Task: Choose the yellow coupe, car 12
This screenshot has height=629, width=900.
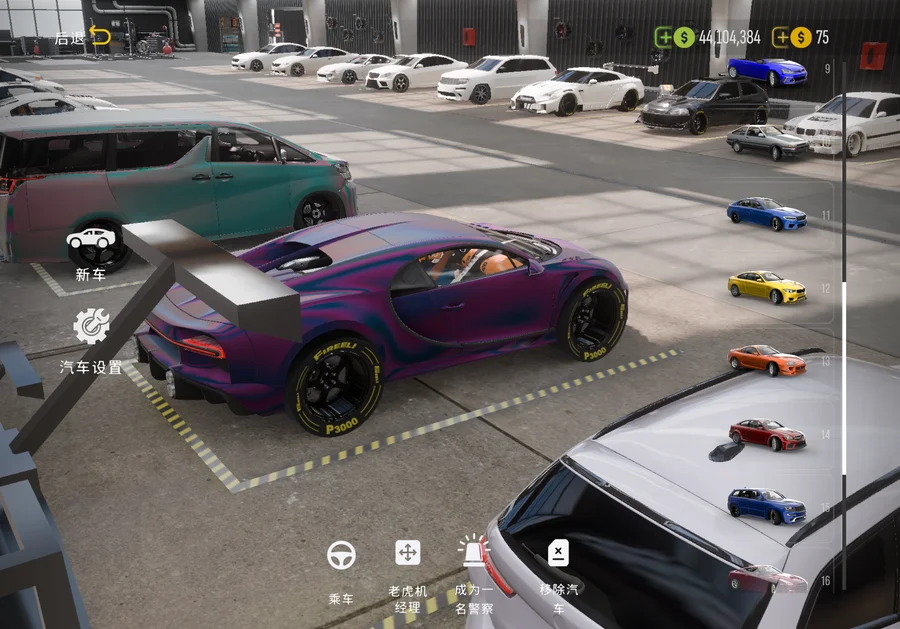Action: click(x=767, y=288)
